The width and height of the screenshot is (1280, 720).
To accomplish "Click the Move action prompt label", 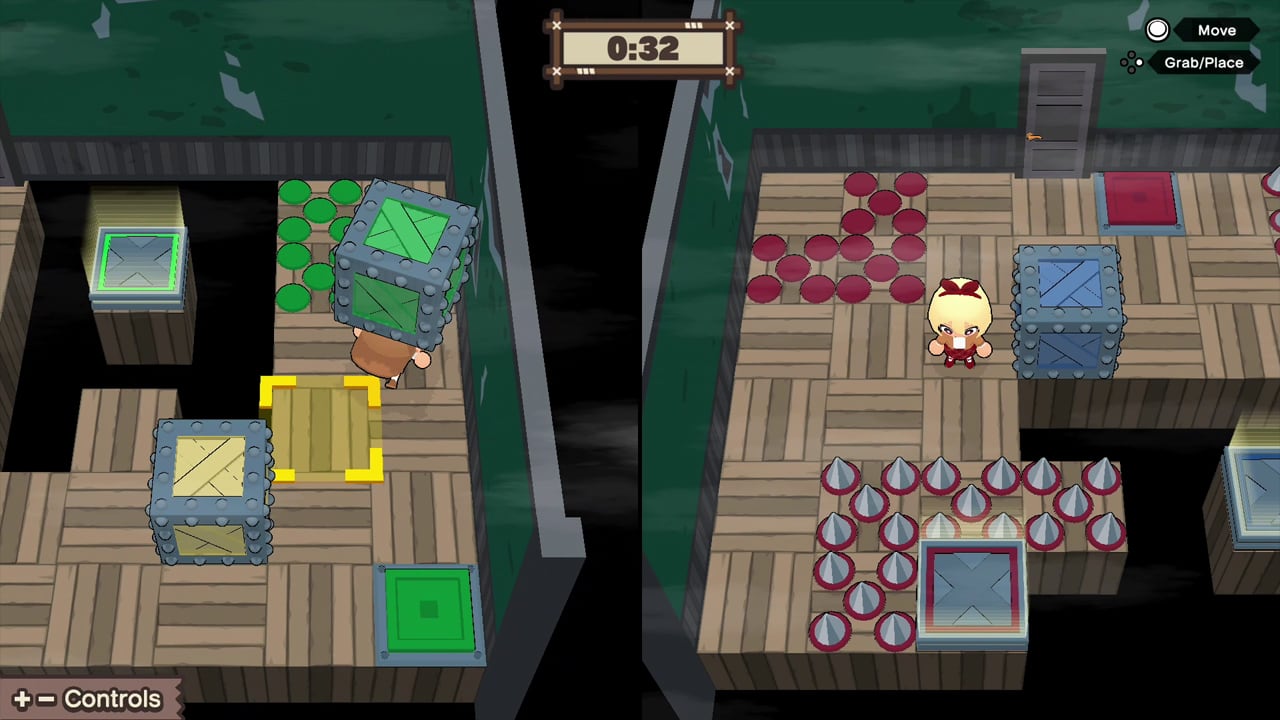I will pyautogui.click(x=1216, y=30).
